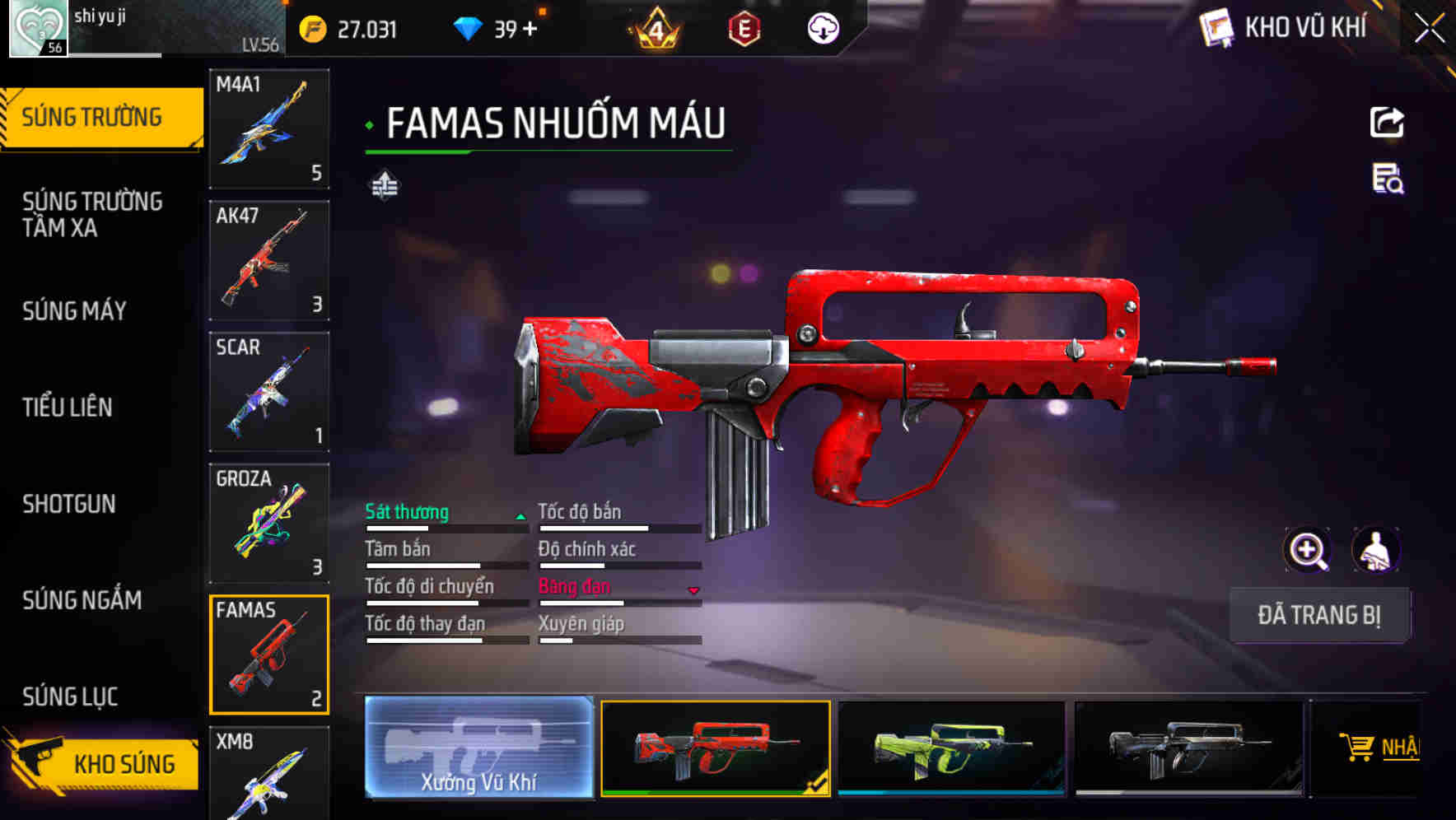Open the Súng Máy weapon category

75,310
